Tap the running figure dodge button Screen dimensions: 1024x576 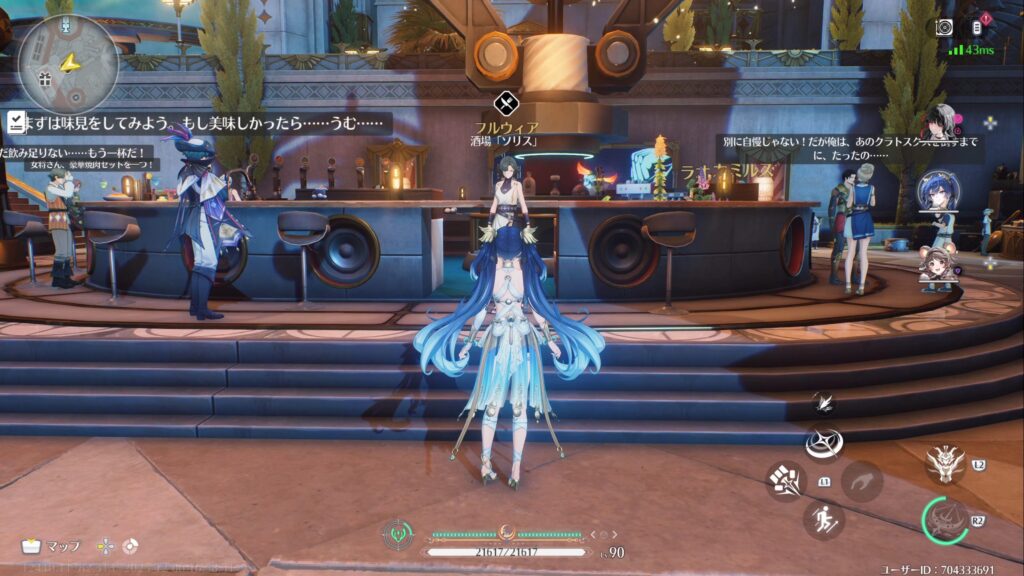pyautogui.click(x=823, y=519)
